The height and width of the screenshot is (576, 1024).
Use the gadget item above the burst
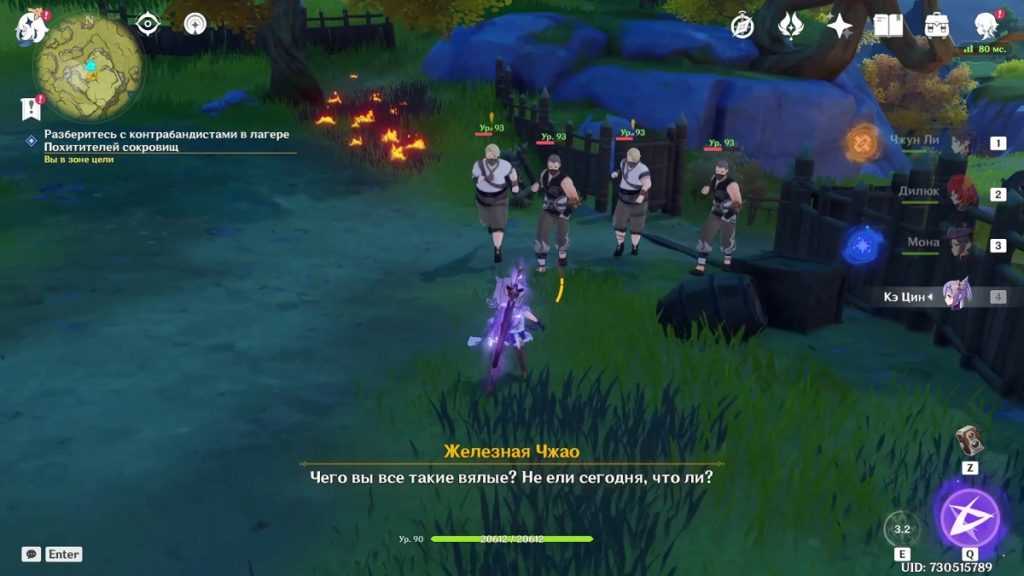pos(969,441)
